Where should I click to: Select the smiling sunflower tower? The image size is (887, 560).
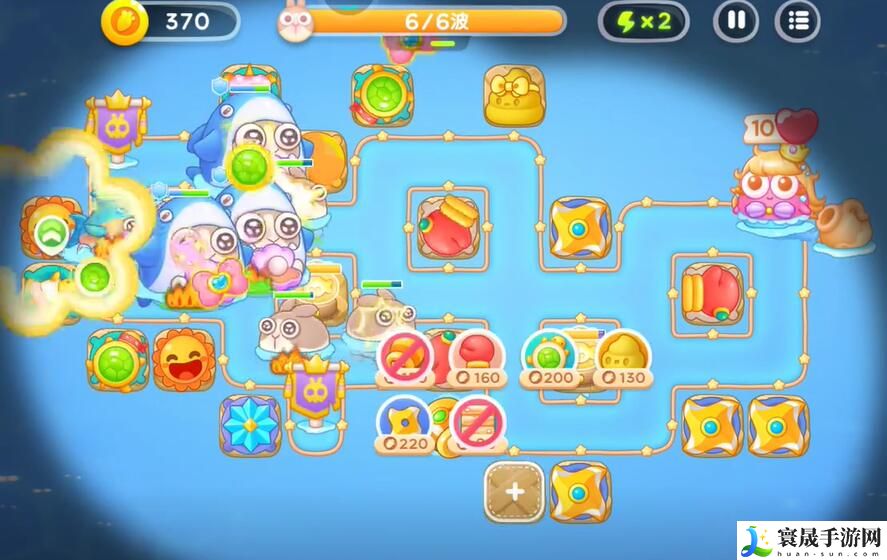point(184,358)
